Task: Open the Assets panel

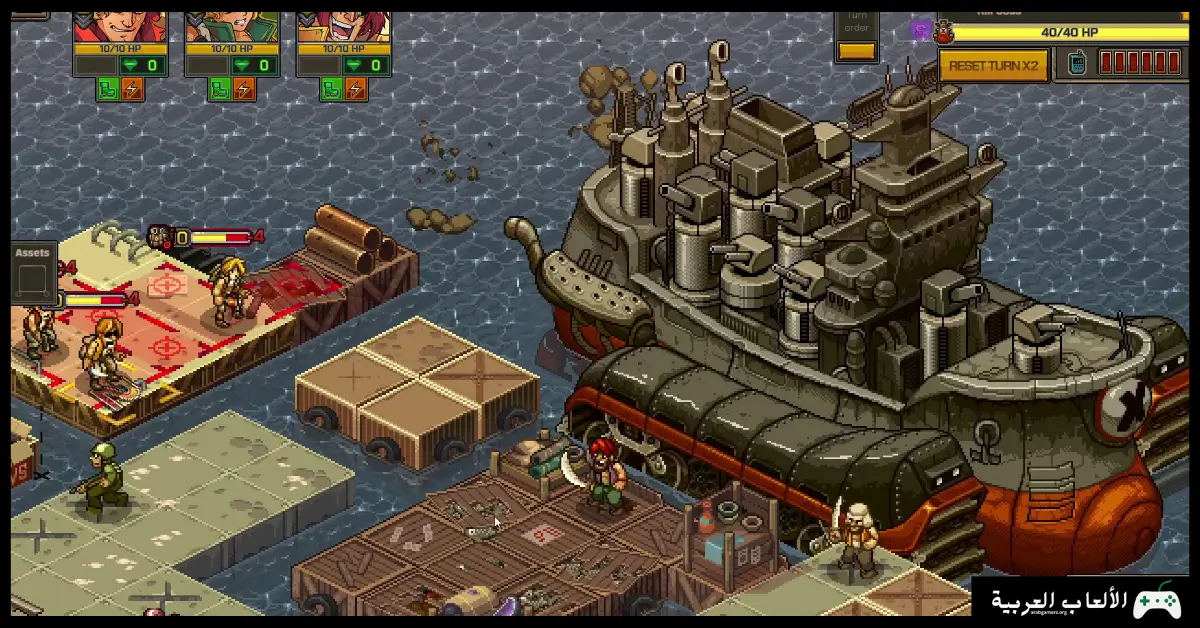Action: pos(33,272)
